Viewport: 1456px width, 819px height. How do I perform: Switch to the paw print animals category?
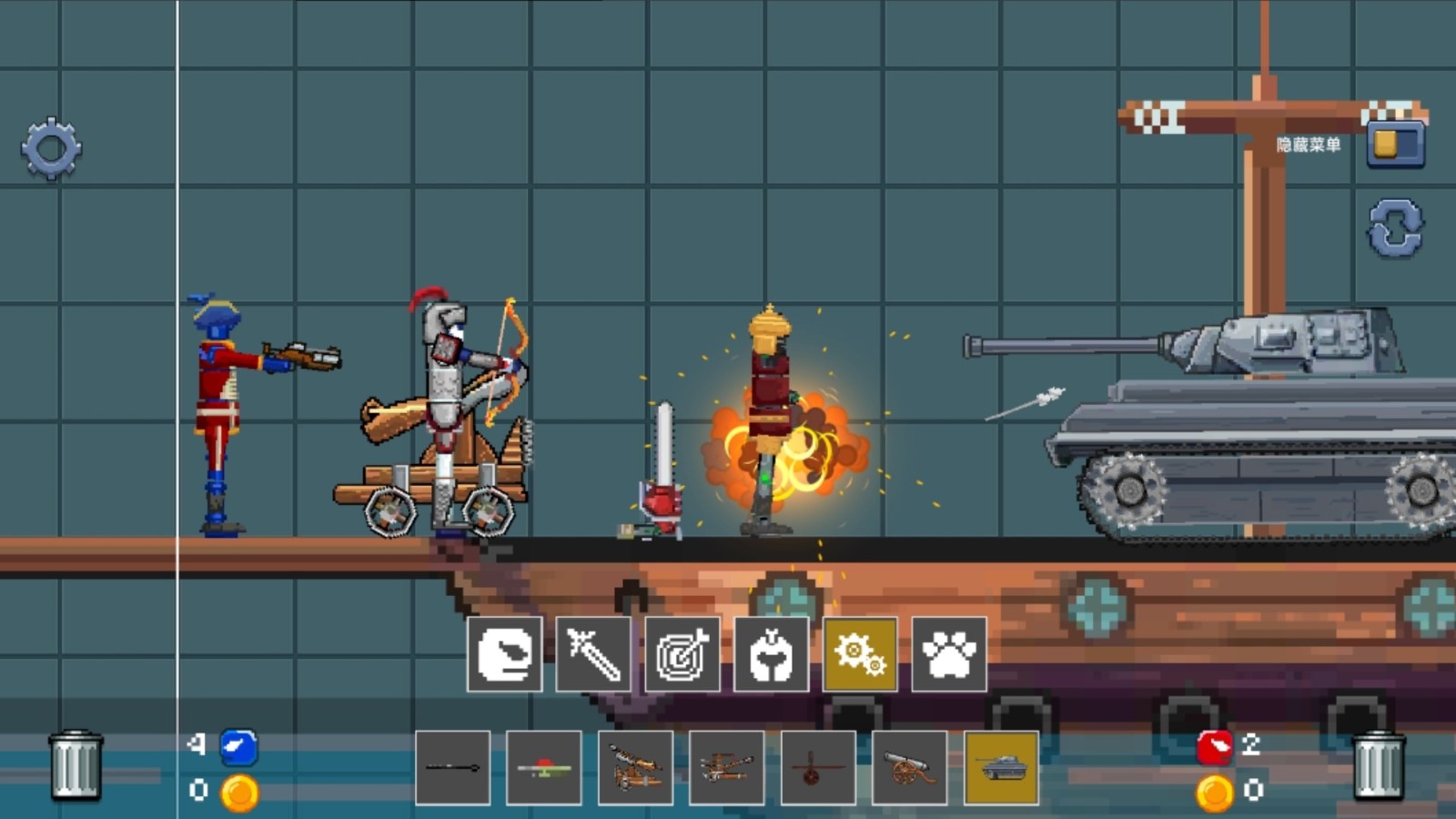949,654
